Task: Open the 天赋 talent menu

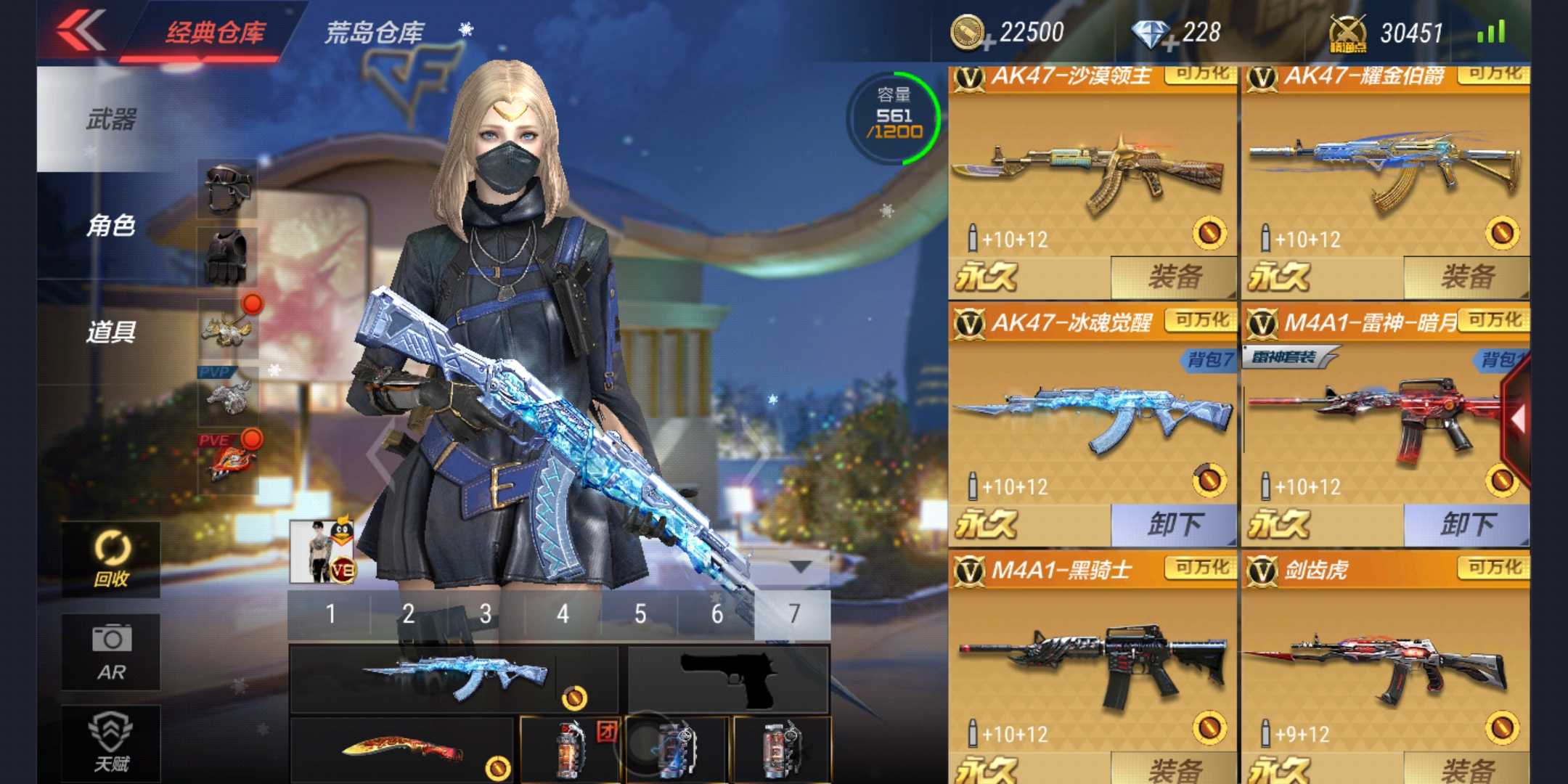Action: click(x=111, y=742)
